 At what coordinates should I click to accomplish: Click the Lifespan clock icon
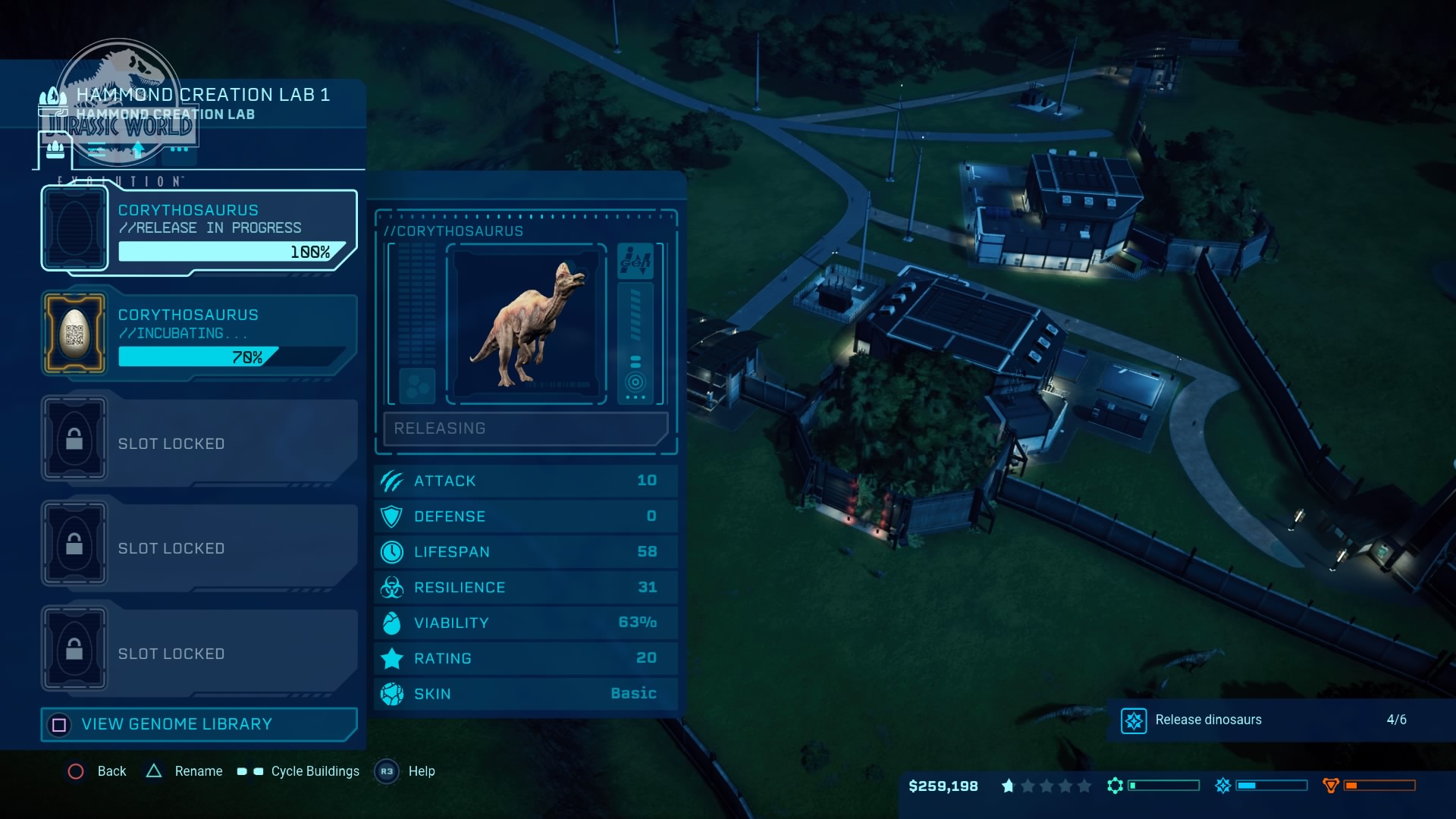(391, 551)
